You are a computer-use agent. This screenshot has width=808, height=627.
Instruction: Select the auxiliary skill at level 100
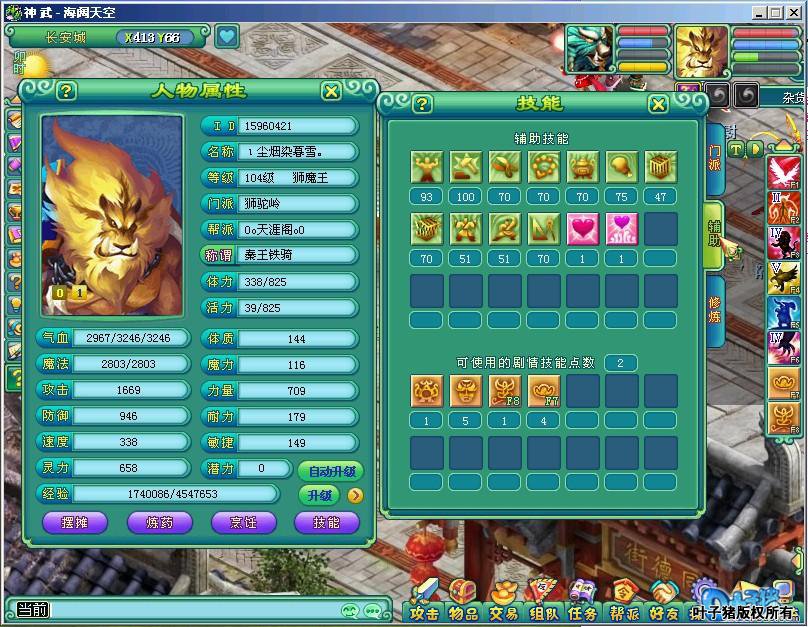(x=465, y=167)
